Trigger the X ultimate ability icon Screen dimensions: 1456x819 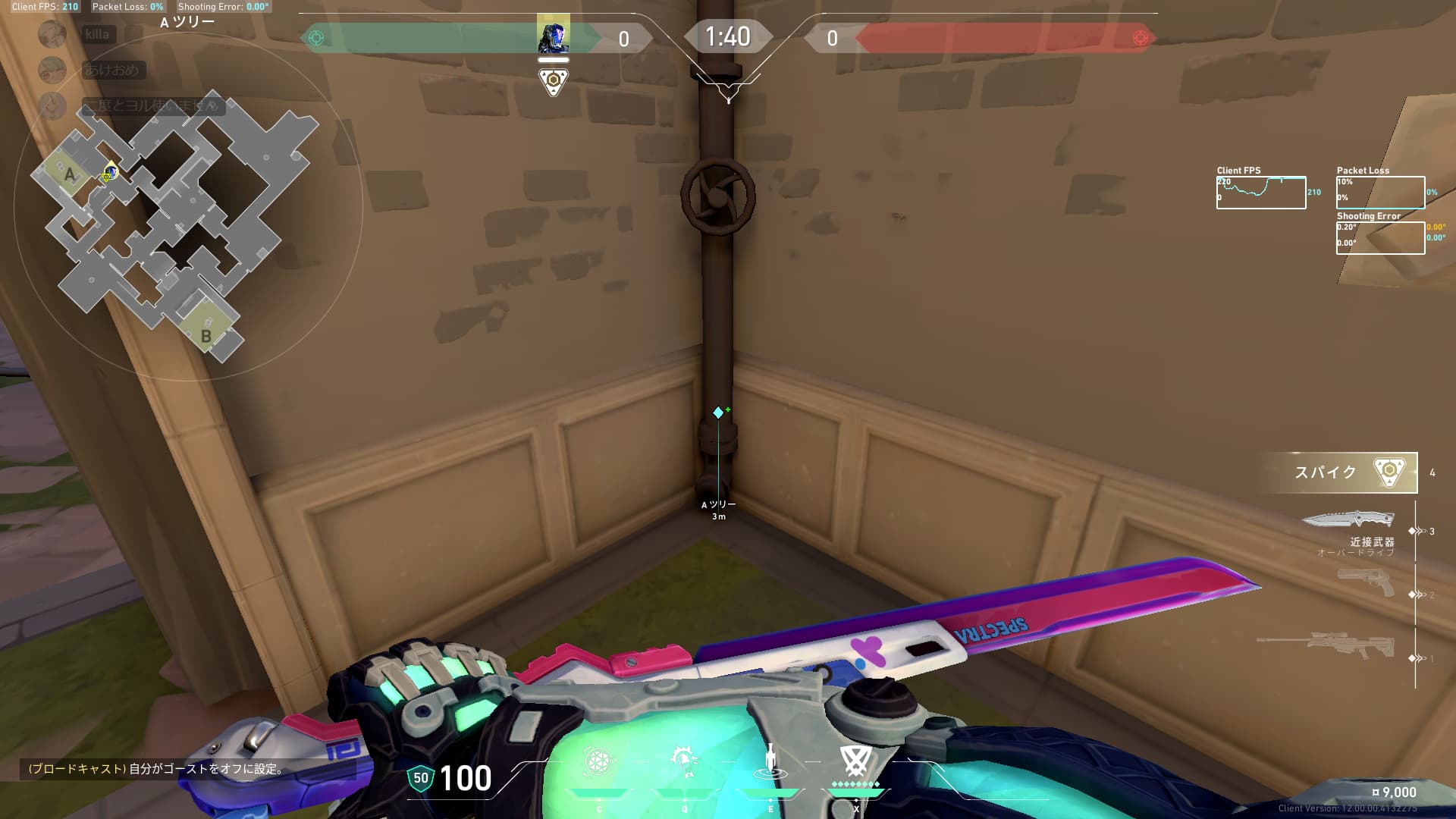(x=855, y=761)
